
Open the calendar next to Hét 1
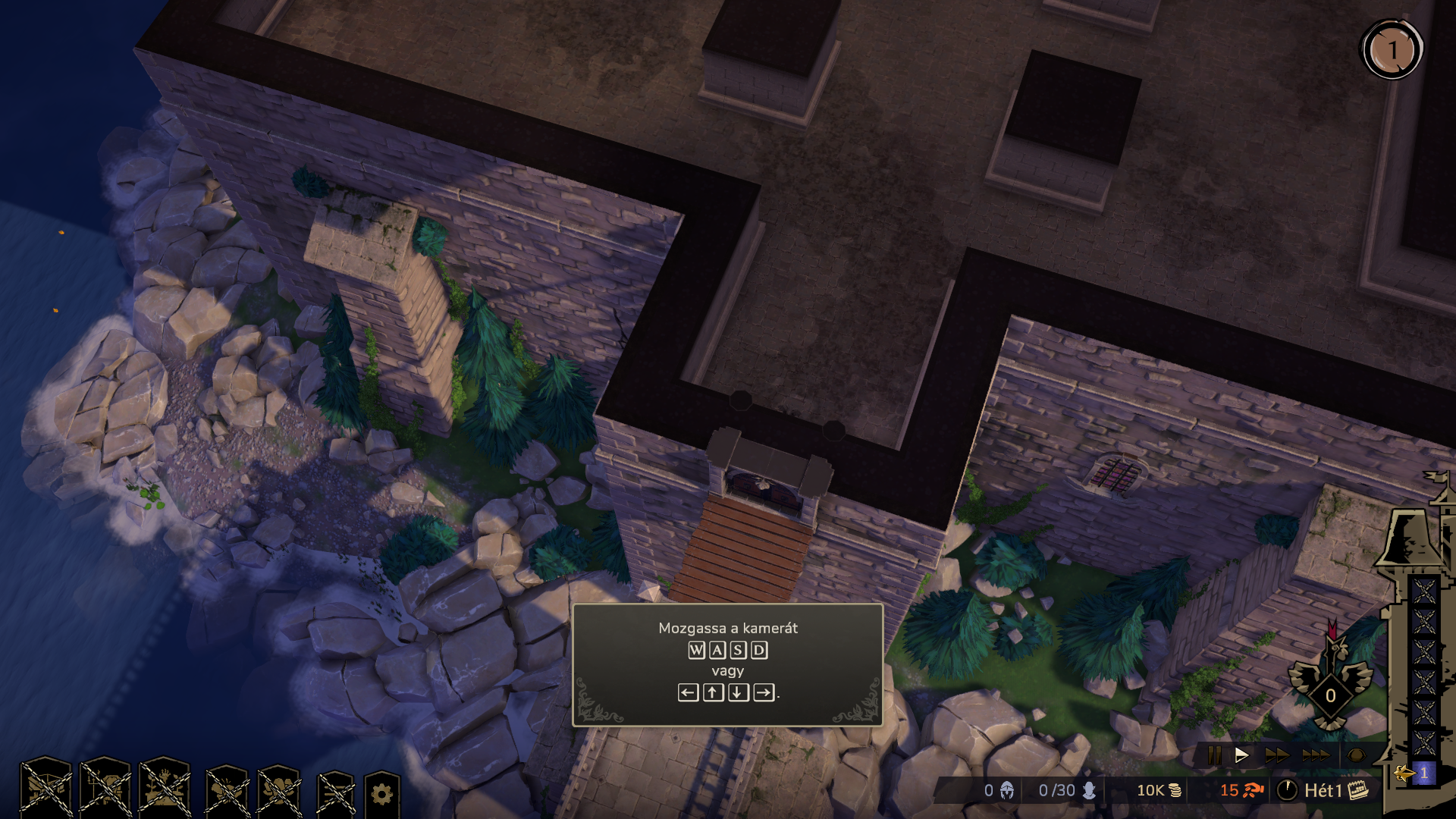(x=1358, y=790)
